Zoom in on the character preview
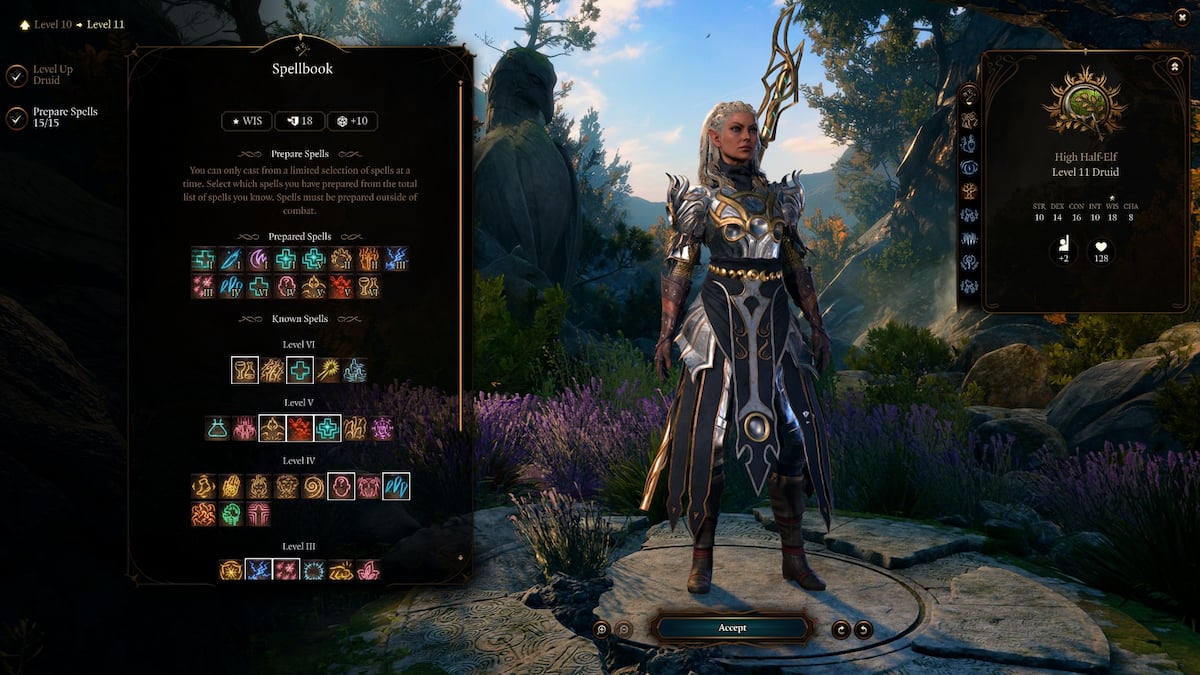 click(601, 629)
